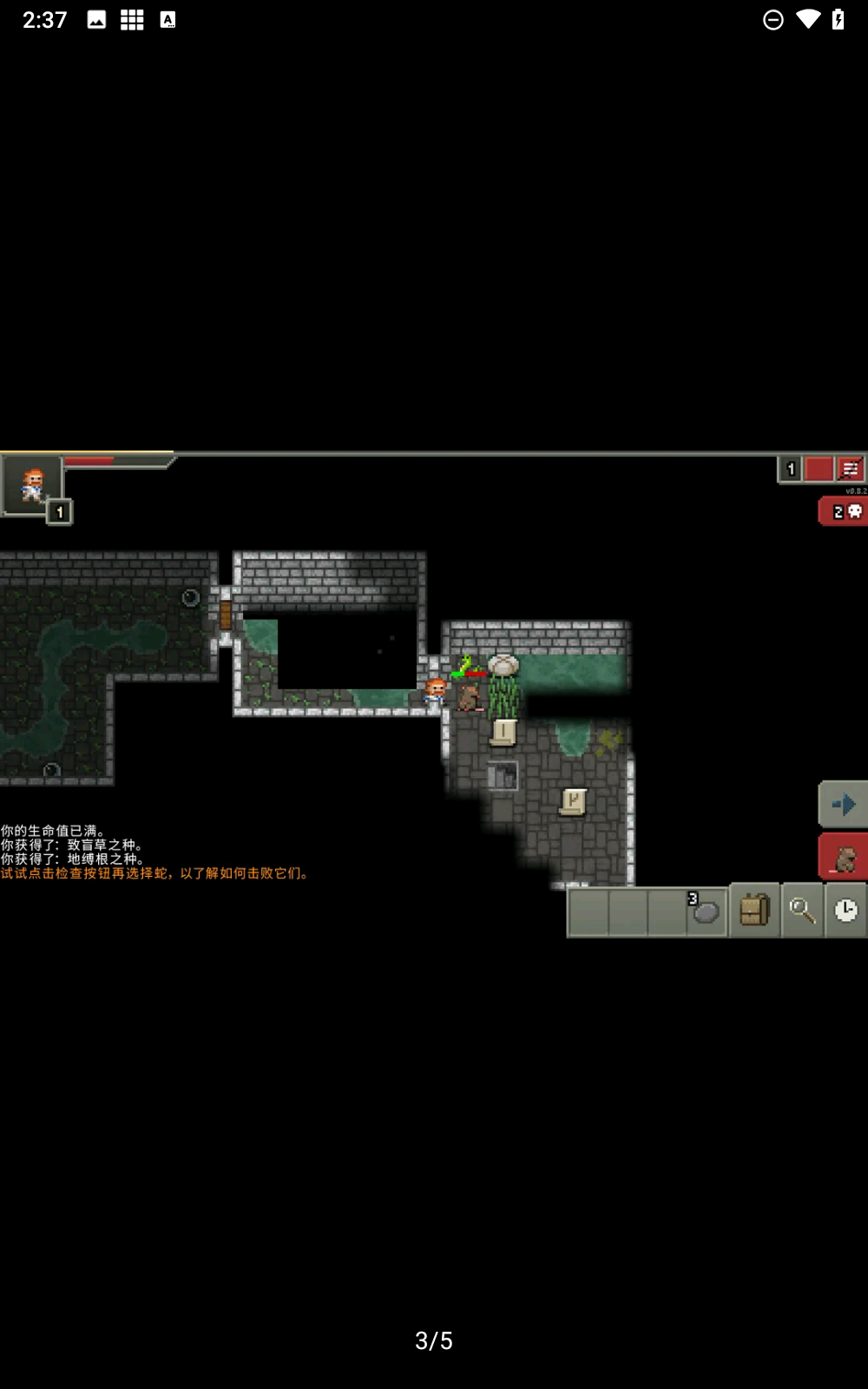
Task: Wait a turn with the clock button
Action: click(x=845, y=911)
